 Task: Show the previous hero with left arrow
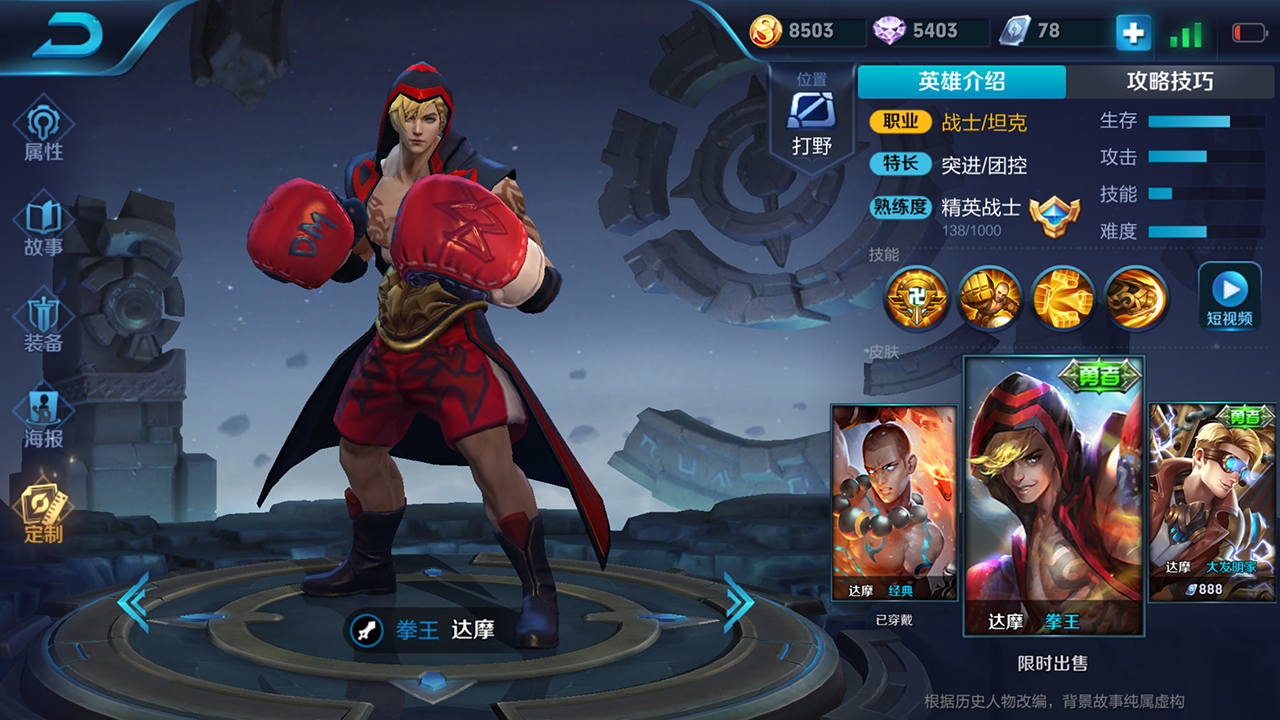click(132, 601)
